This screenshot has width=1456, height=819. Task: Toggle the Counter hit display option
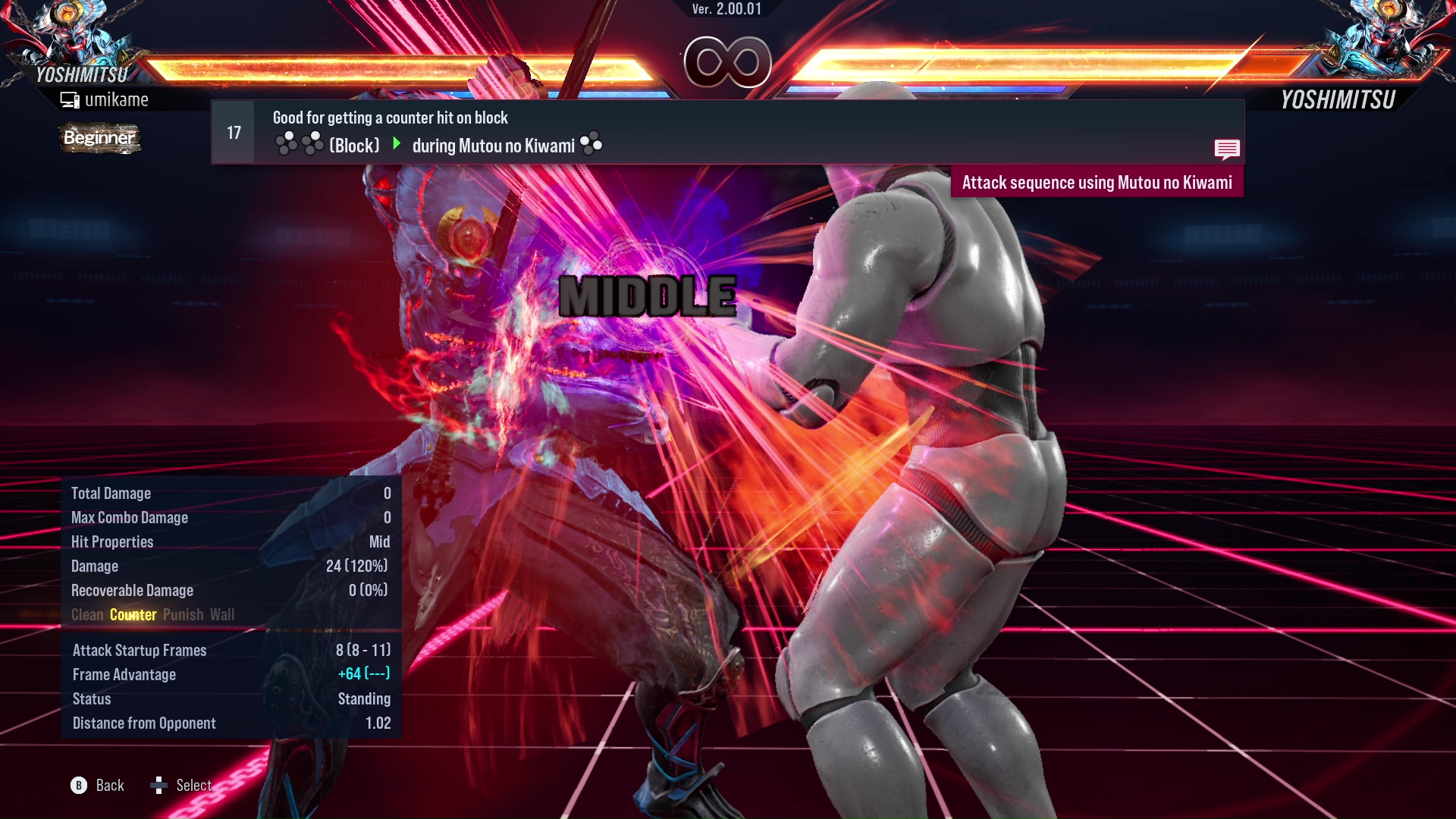[x=133, y=614]
